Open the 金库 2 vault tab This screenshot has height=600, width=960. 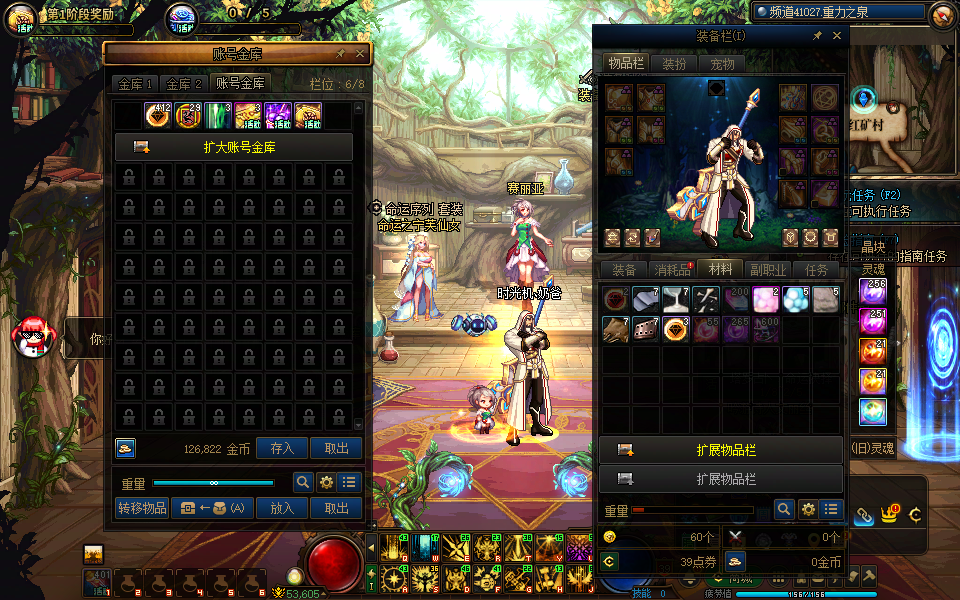[184, 84]
